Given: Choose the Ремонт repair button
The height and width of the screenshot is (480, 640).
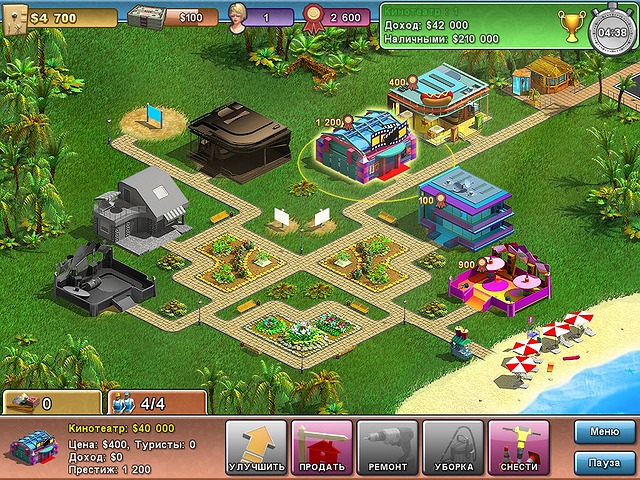Looking at the screenshot, I should [388, 447].
